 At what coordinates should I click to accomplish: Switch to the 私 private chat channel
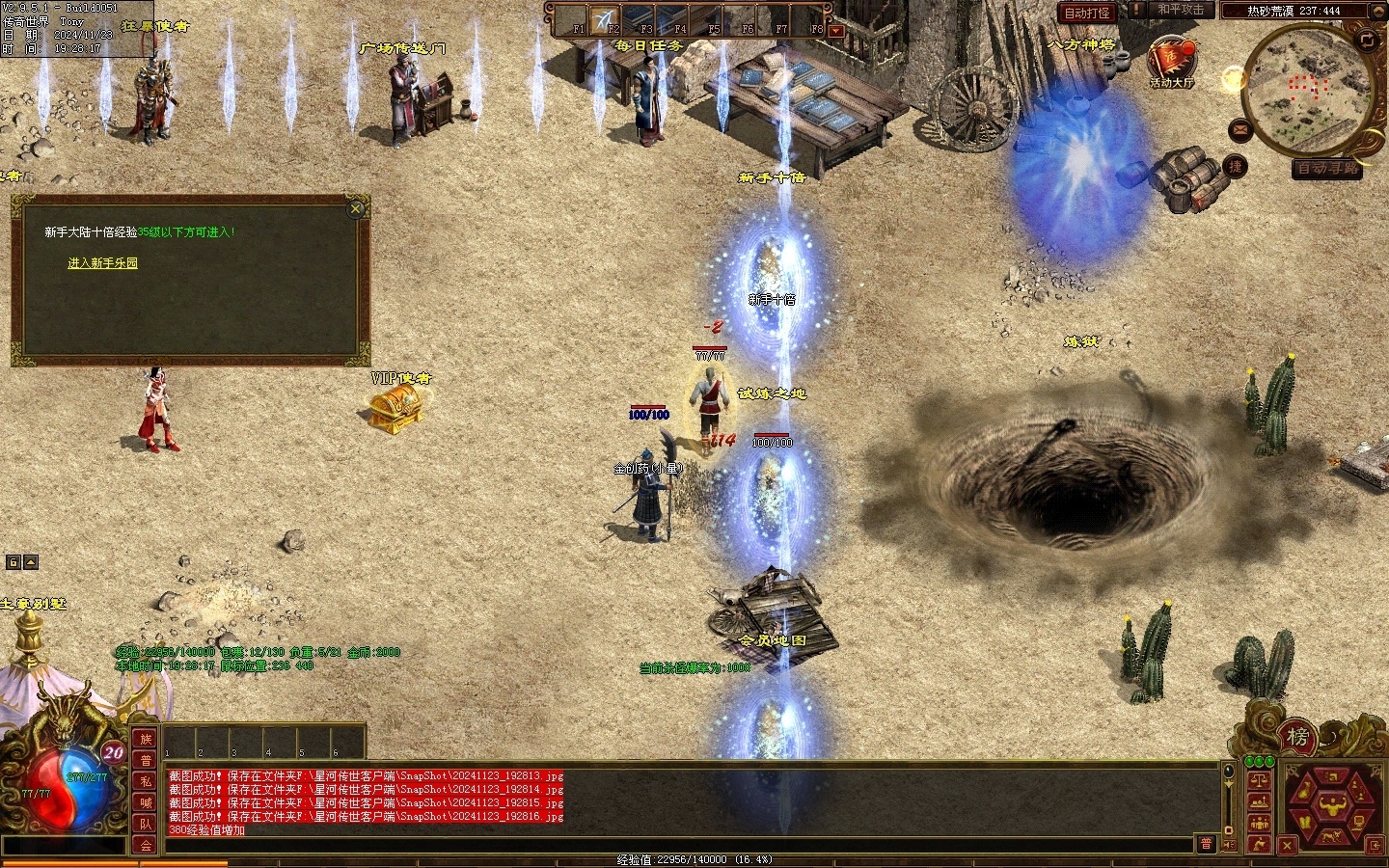[146, 782]
